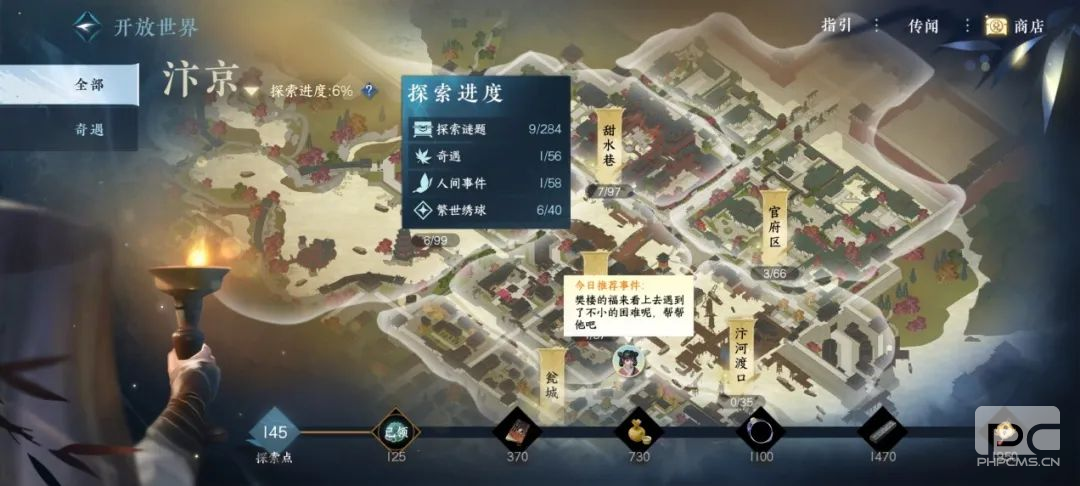Claim the 125-point exploration reward

(396, 431)
